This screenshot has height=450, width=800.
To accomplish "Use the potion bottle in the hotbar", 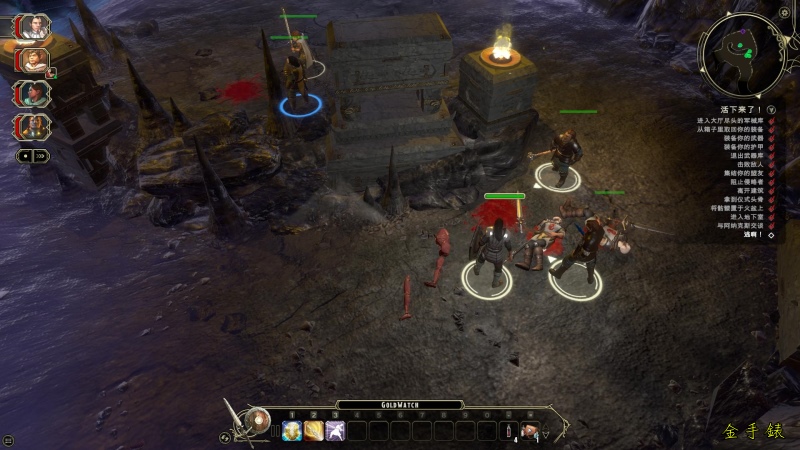I will pos(508,431).
